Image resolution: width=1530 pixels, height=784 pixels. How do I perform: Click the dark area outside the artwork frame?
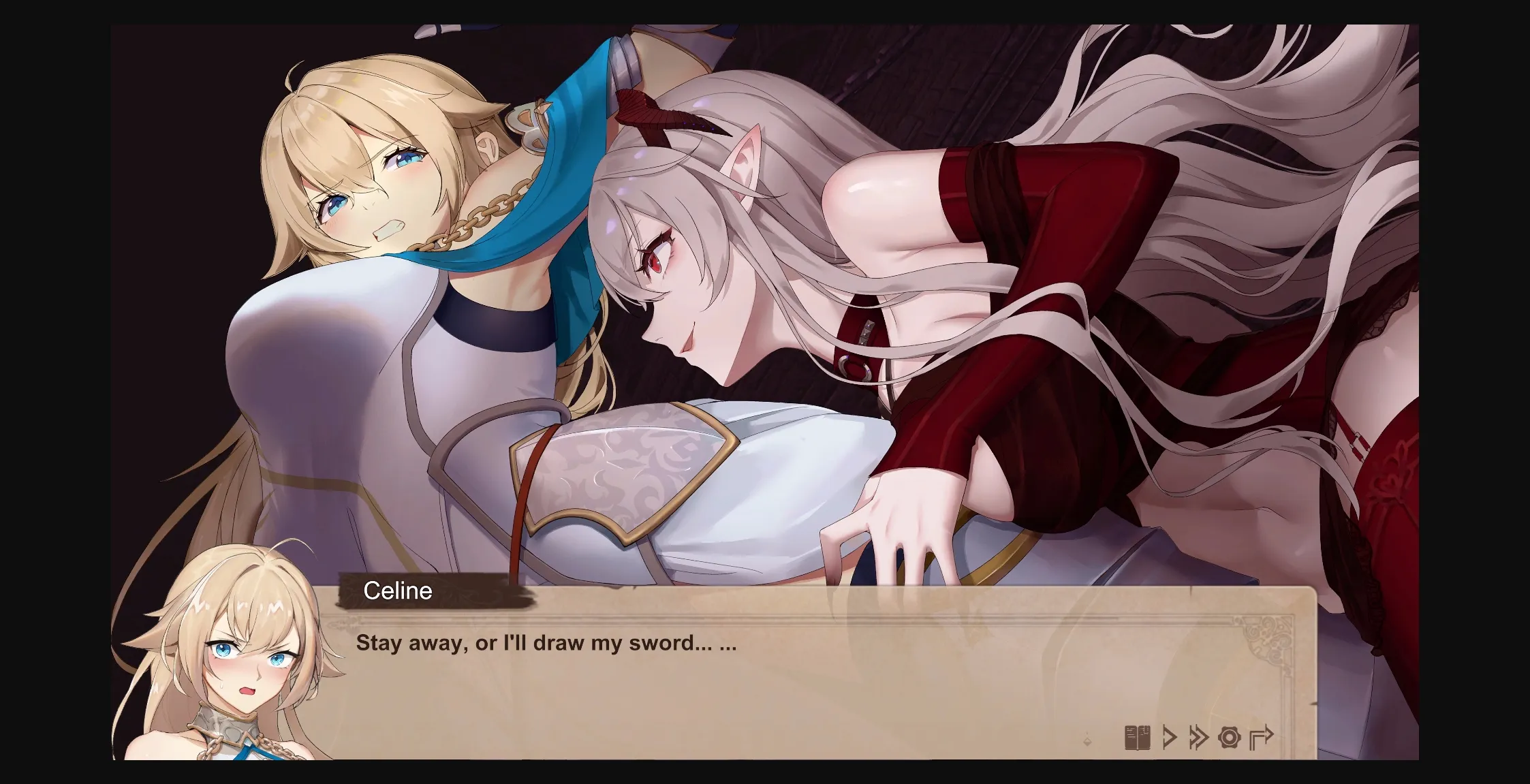[x=54, y=392]
